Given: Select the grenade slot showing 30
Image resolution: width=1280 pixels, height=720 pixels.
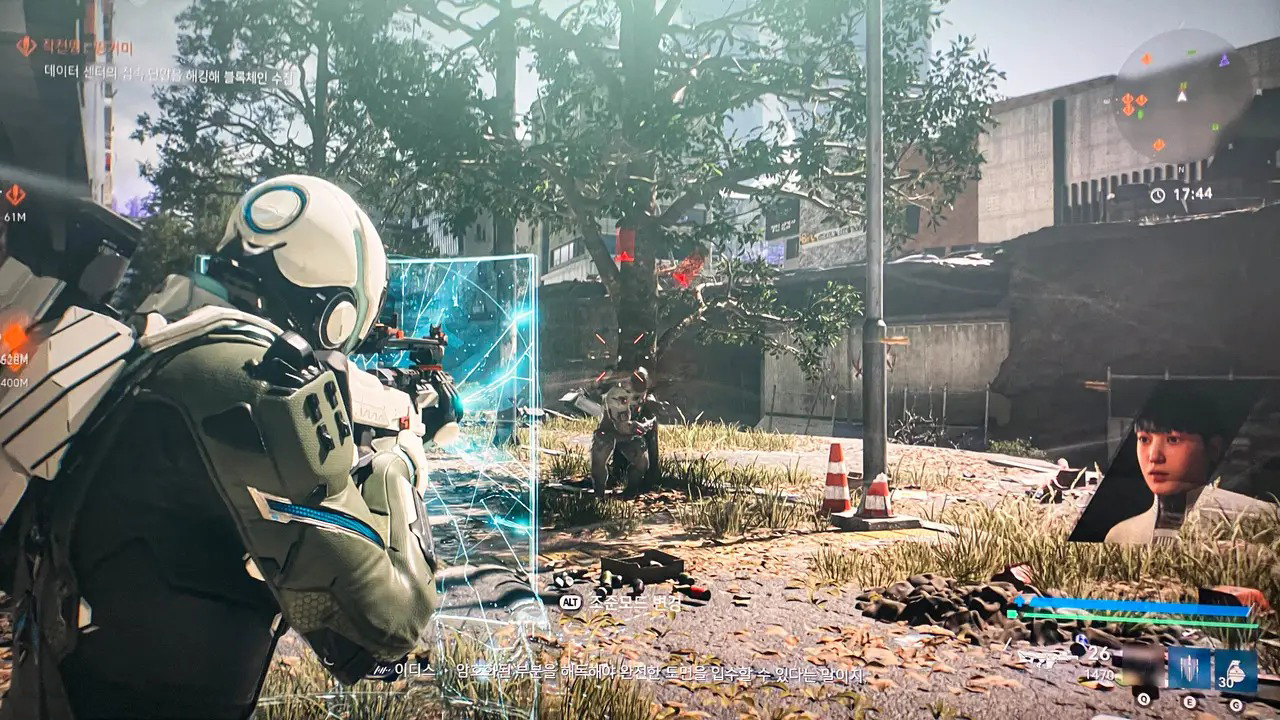Looking at the screenshot, I should (x=1236, y=667).
